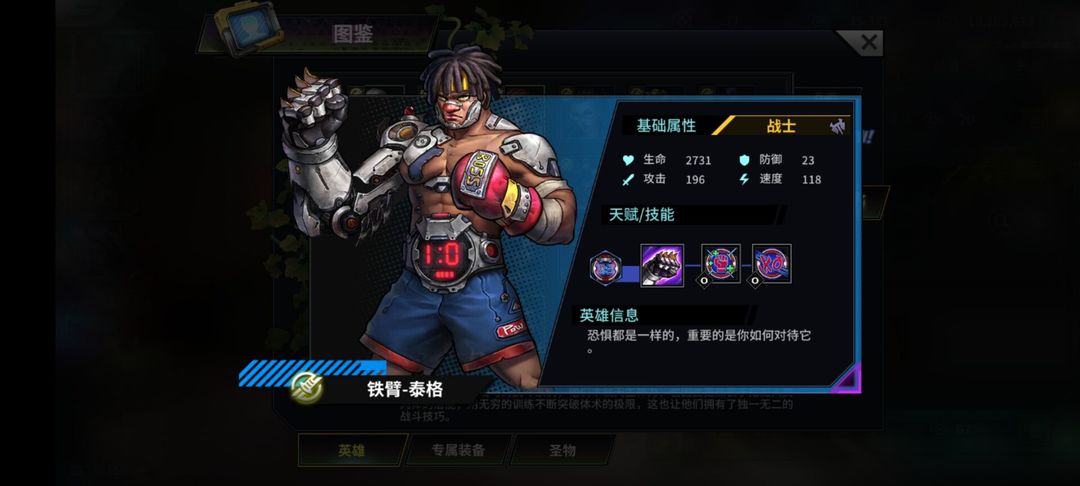Tap the hexagonal boxing glove talent icon
Screen dimensions: 1080x486
tap(606, 267)
